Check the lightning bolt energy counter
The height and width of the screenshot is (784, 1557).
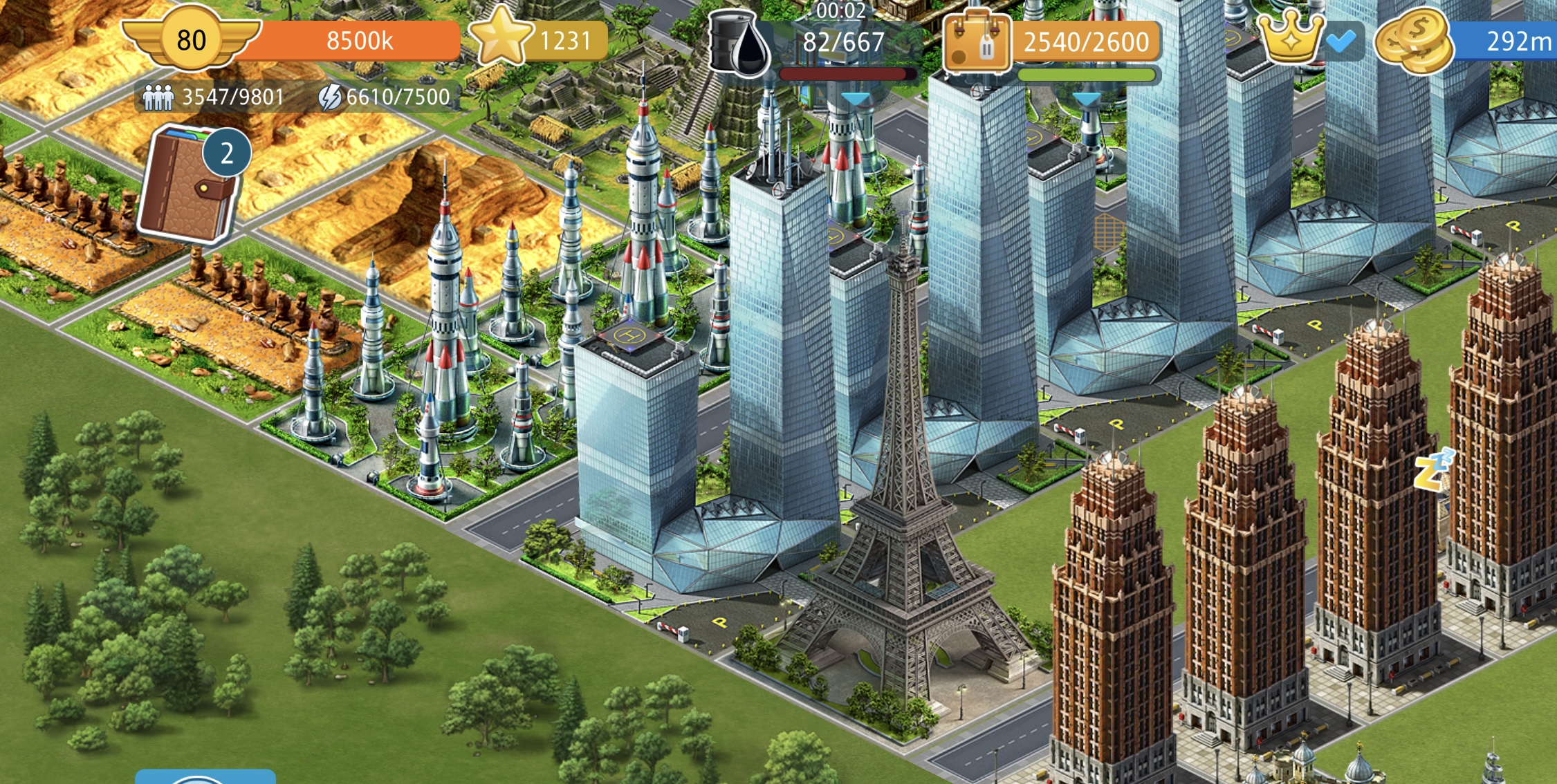[x=385, y=97]
